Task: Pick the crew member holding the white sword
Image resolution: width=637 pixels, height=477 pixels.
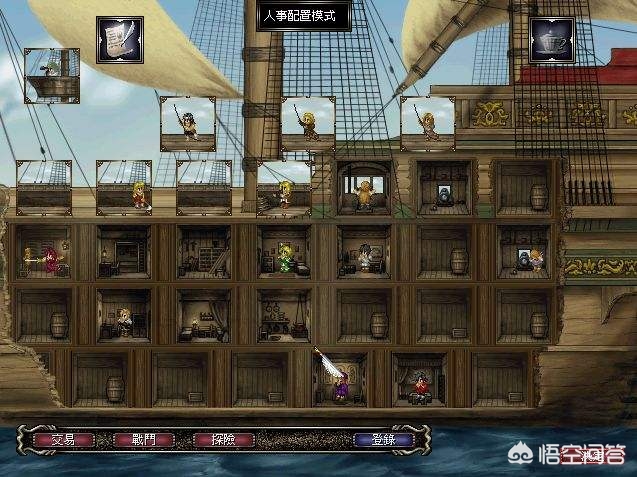Action: tap(336, 378)
